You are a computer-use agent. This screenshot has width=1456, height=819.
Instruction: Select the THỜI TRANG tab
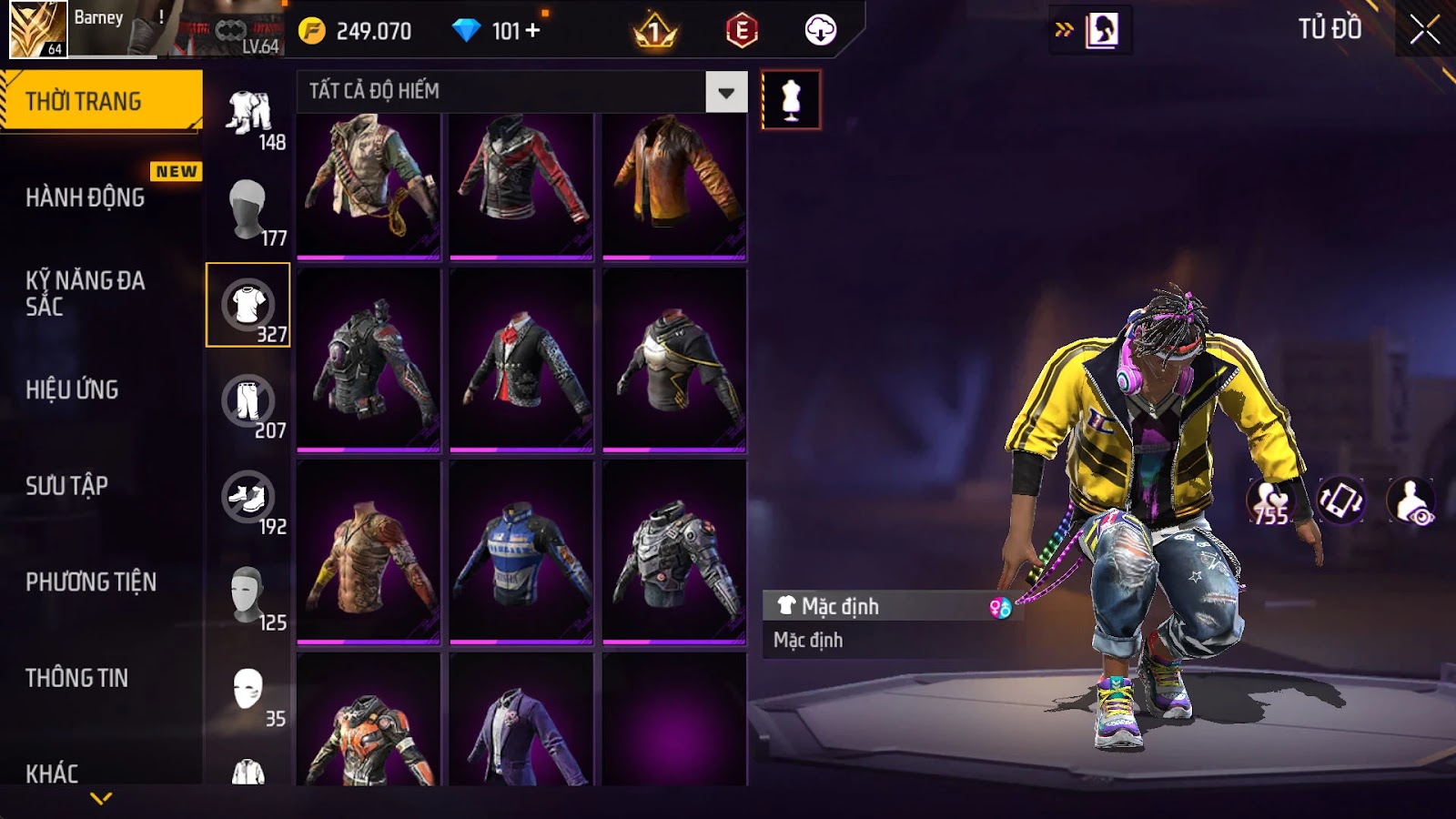[x=100, y=101]
